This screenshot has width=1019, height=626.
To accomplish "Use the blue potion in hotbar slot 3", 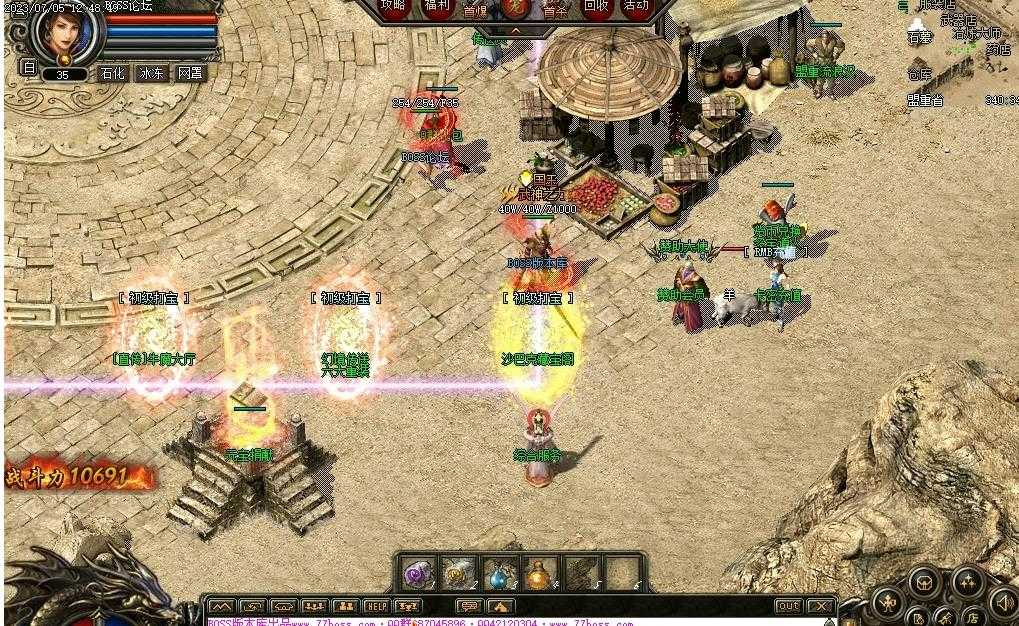I will (498, 575).
